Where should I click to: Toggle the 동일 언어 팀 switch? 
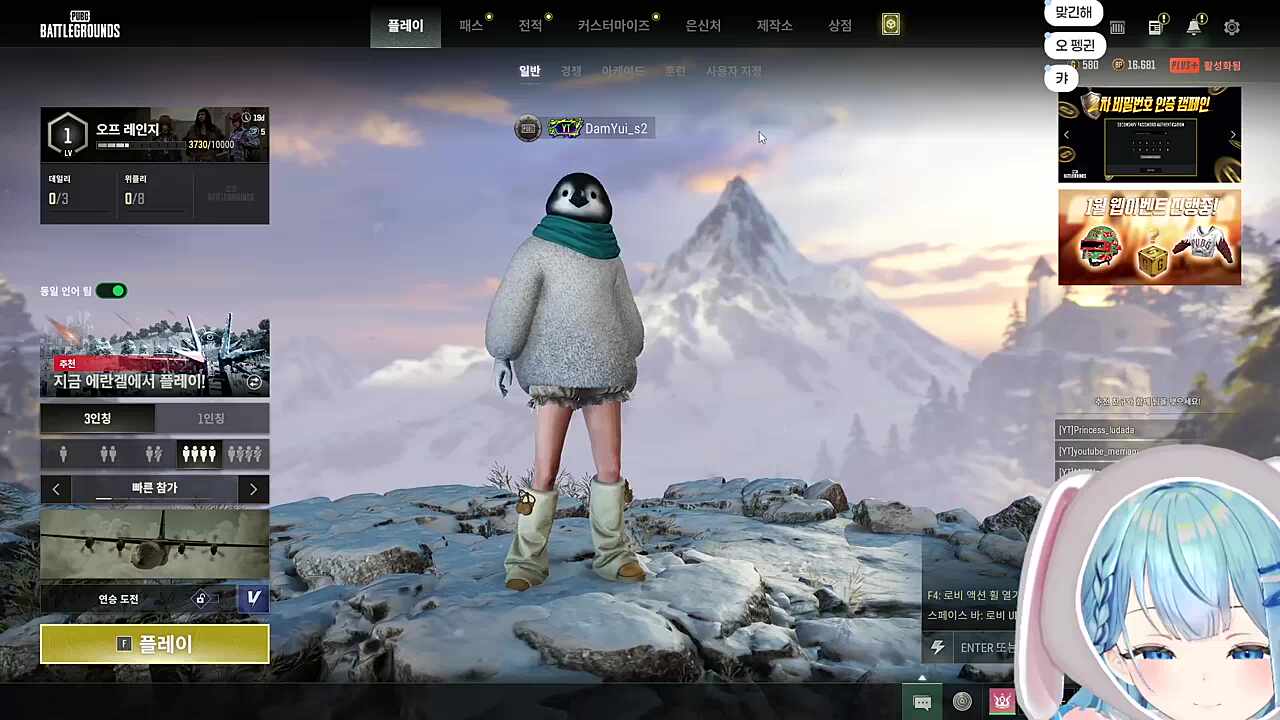click(x=110, y=290)
